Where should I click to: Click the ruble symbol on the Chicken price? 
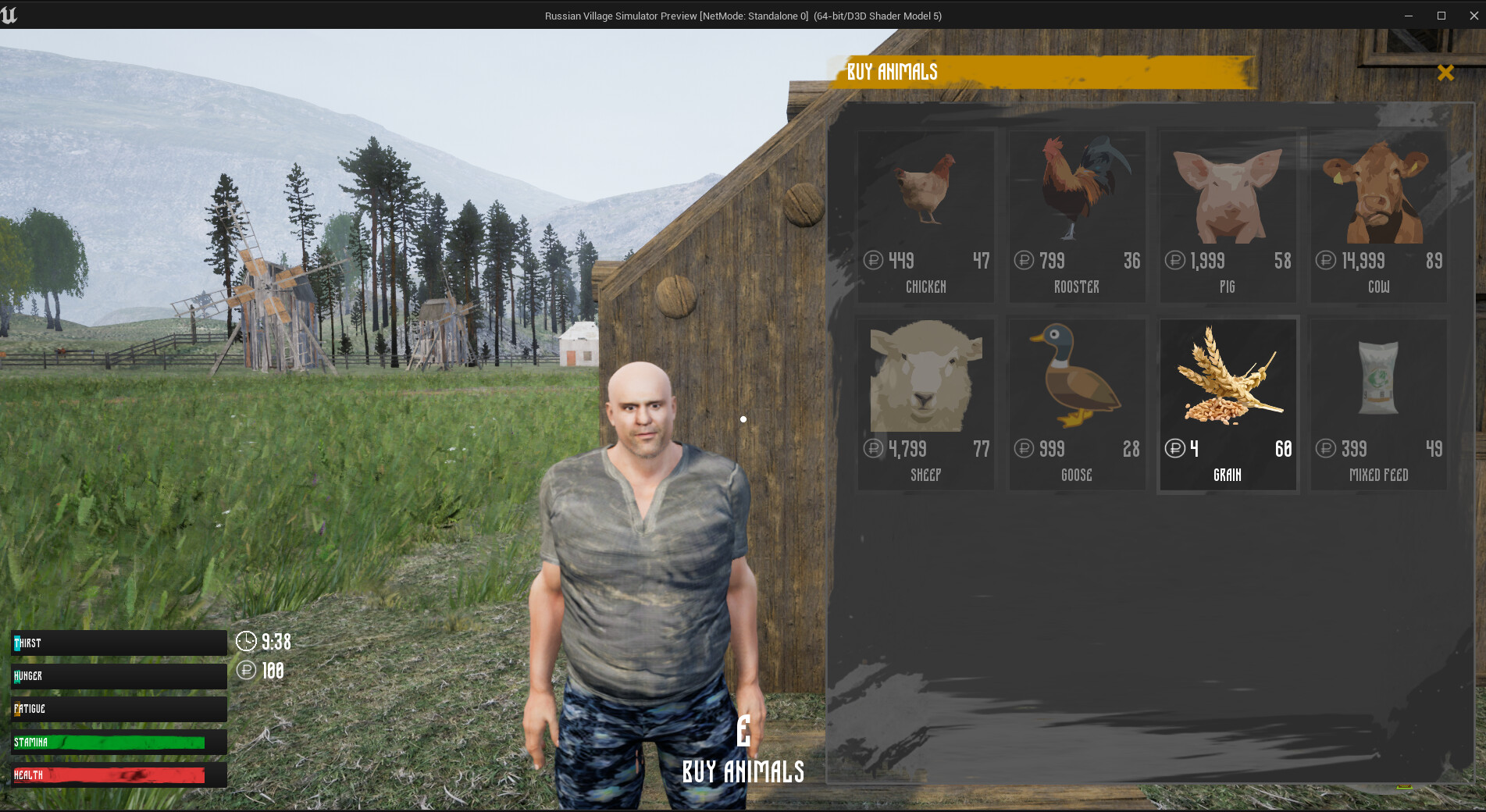pos(872,261)
